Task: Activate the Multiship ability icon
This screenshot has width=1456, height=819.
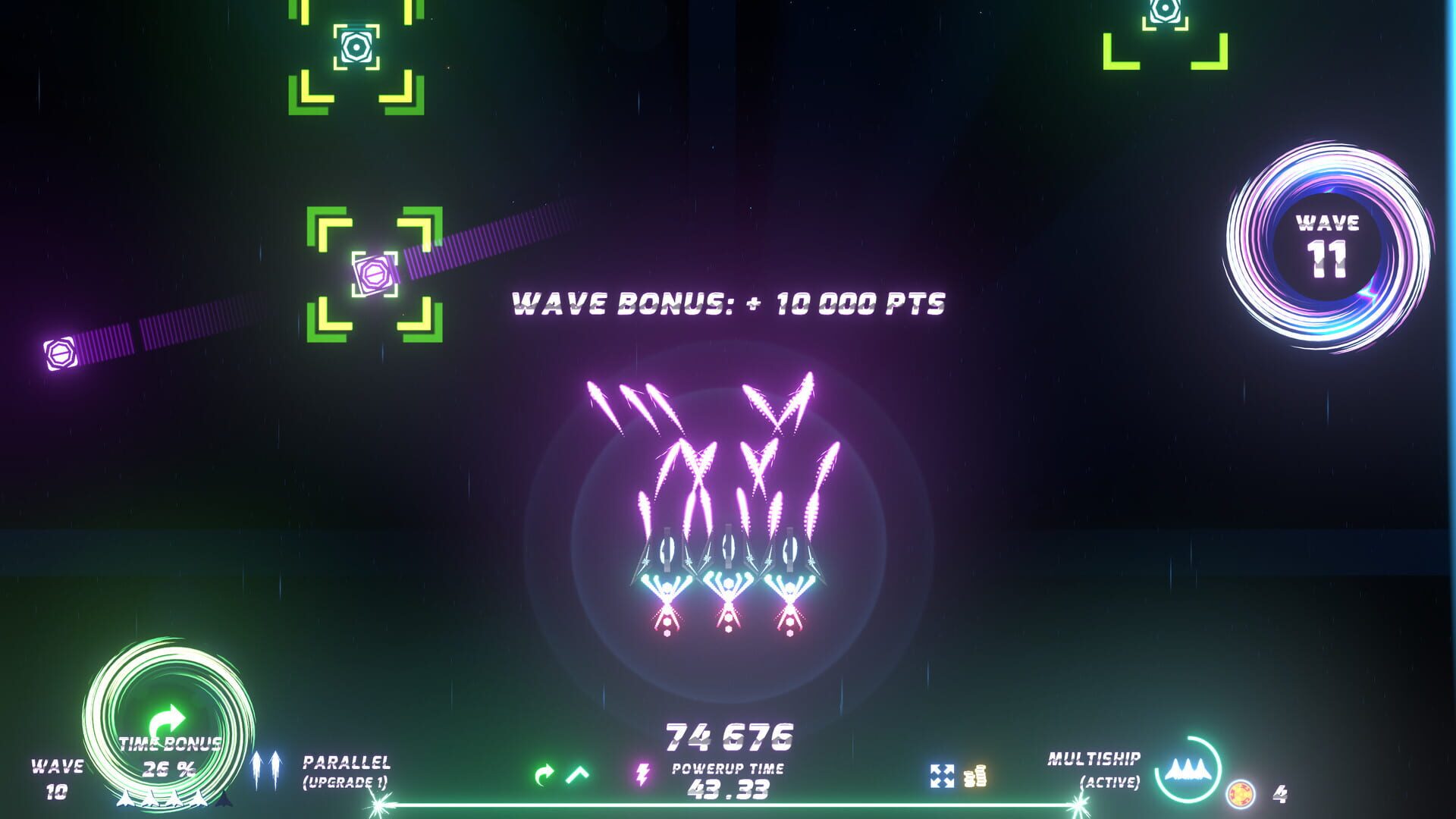Action: click(1187, 770)
